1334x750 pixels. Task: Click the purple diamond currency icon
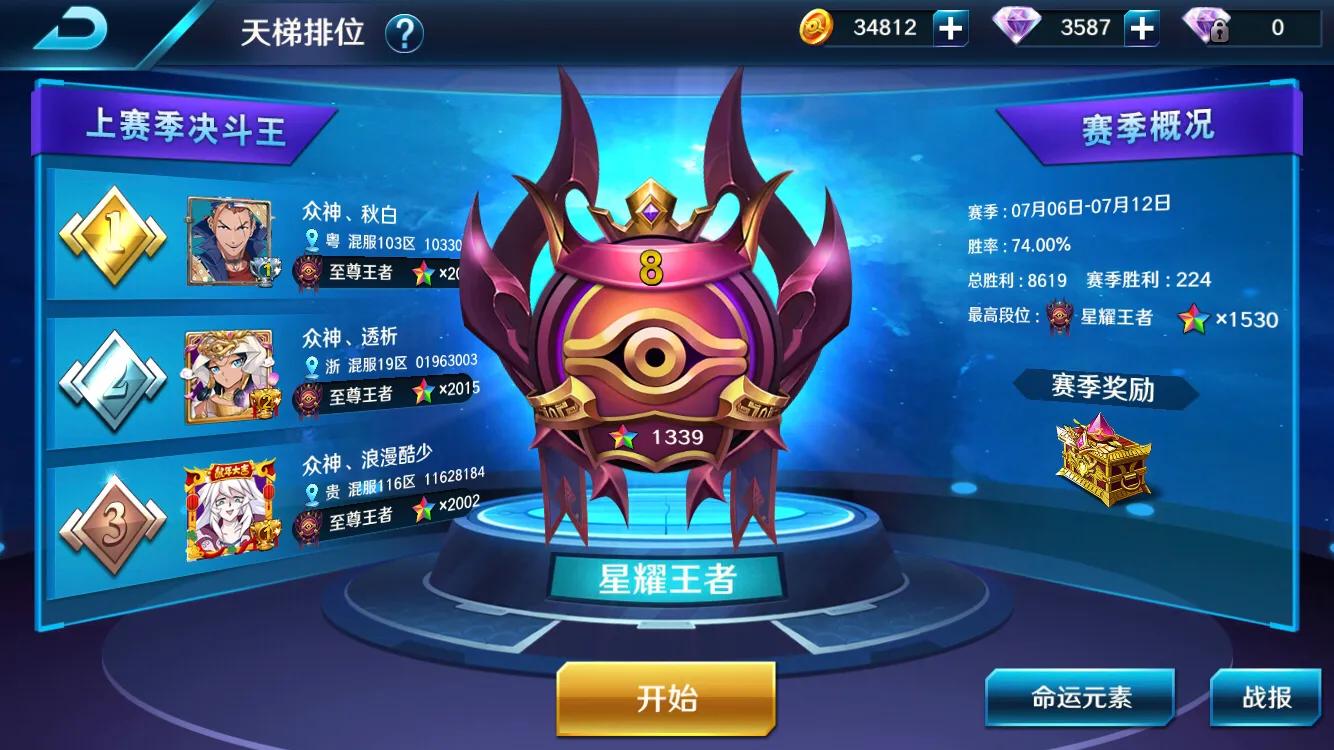(1014, 28)
